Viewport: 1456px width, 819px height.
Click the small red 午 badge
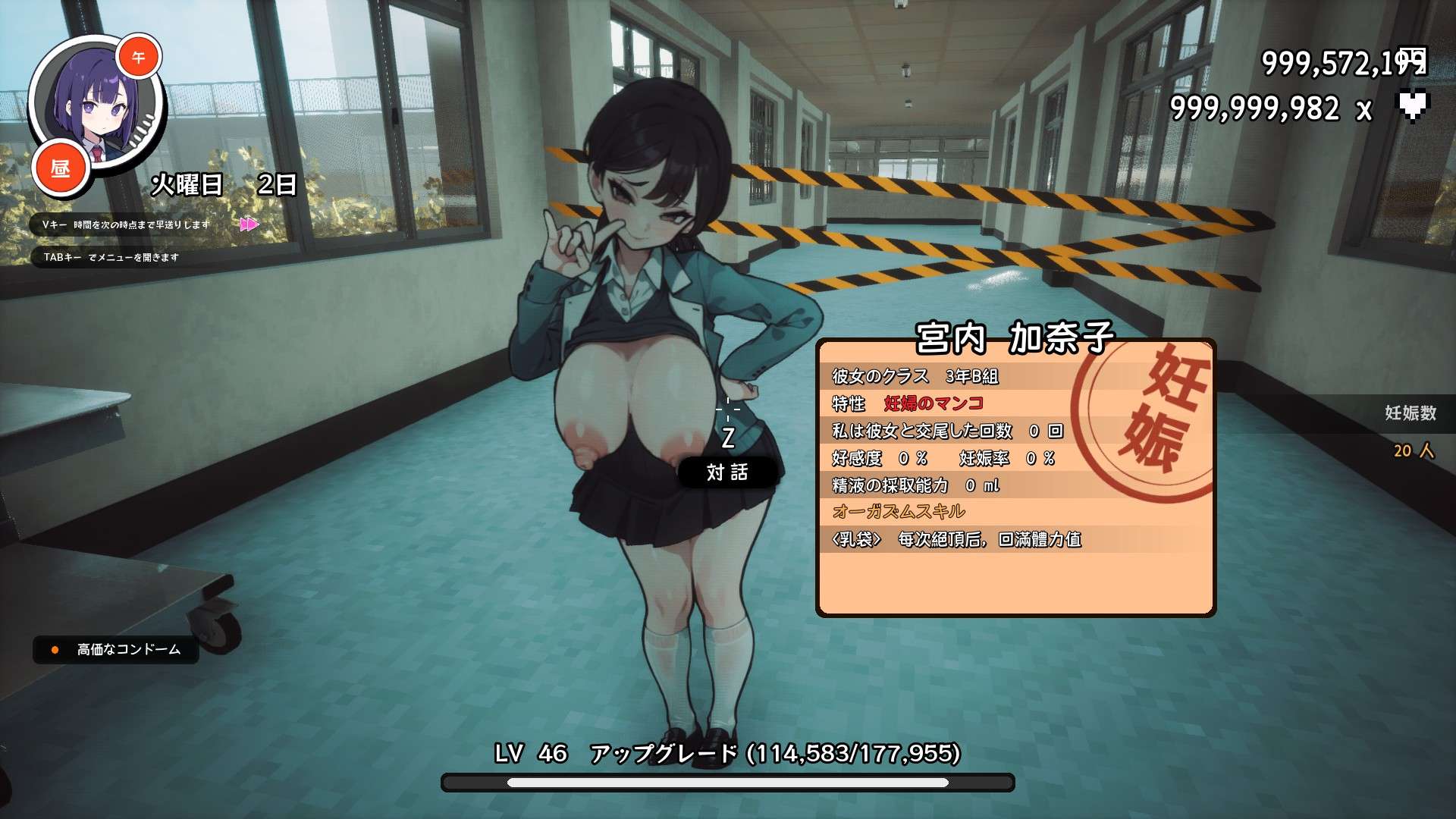coord(139,58)
